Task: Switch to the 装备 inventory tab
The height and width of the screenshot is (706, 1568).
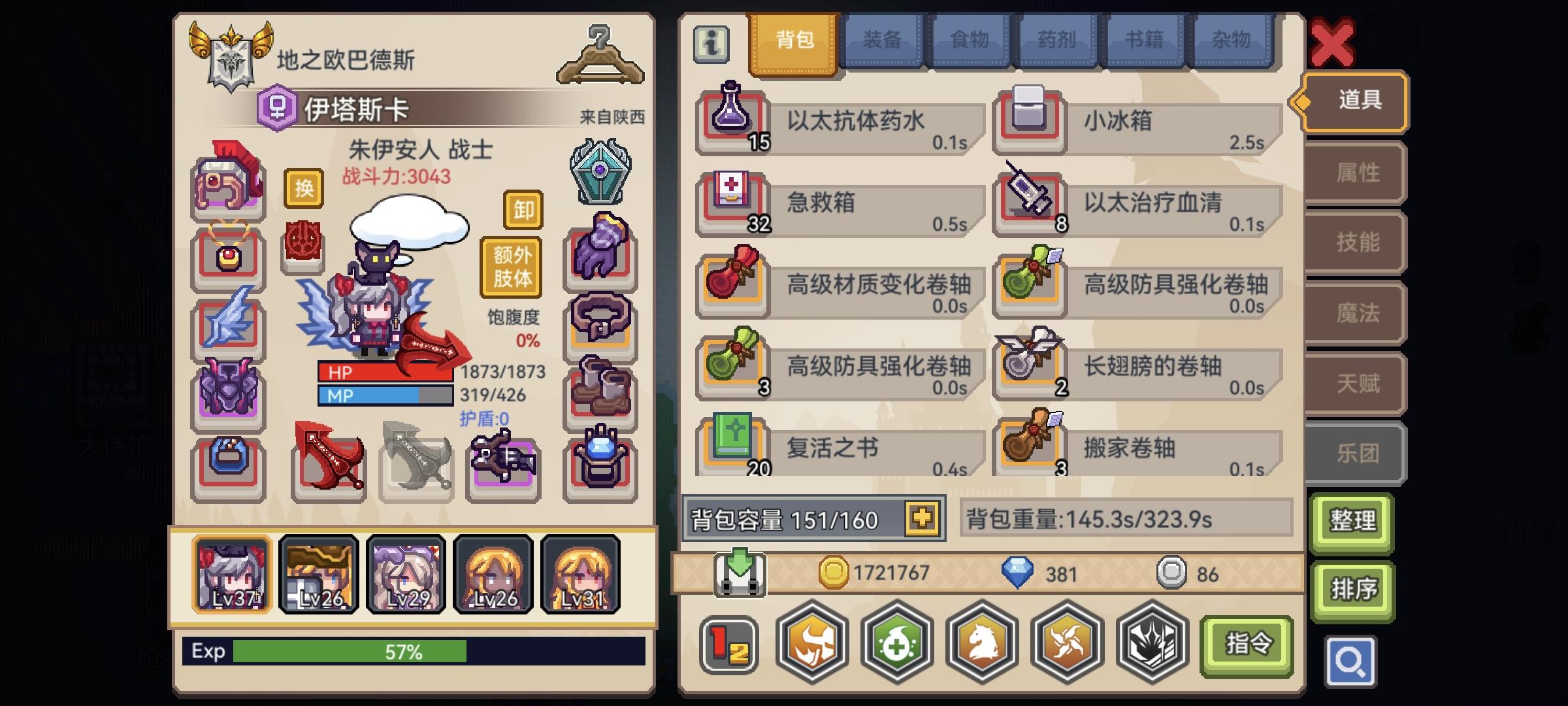Action: pos(883,41)
